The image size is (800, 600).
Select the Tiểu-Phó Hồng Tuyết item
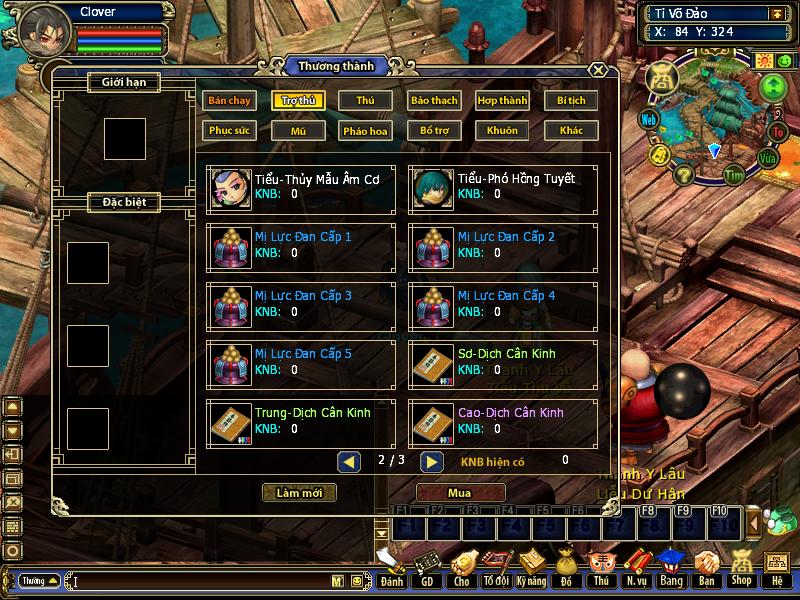[504, 188]
